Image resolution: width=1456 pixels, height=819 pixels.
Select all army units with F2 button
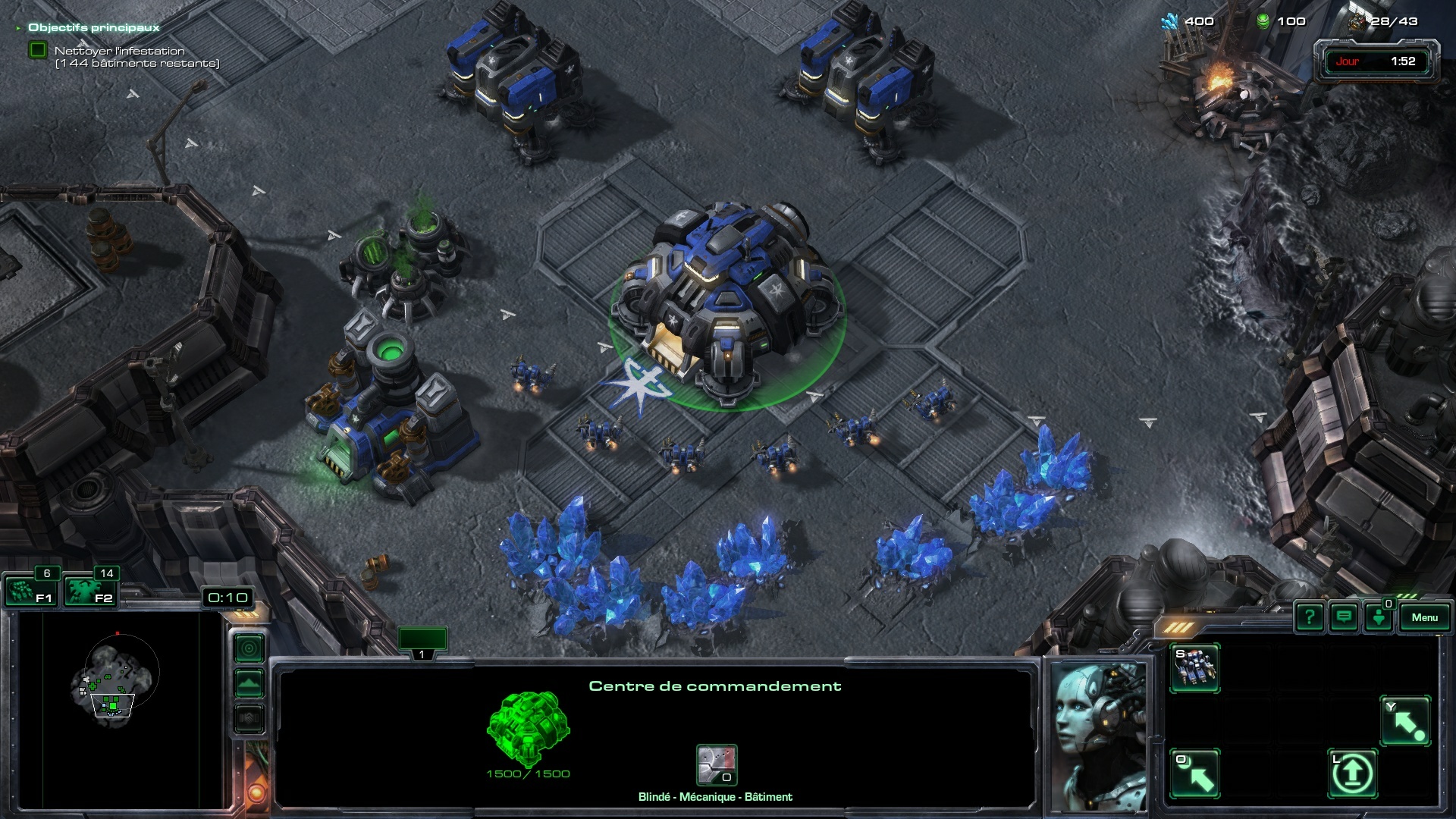click(x=89, y=591)
